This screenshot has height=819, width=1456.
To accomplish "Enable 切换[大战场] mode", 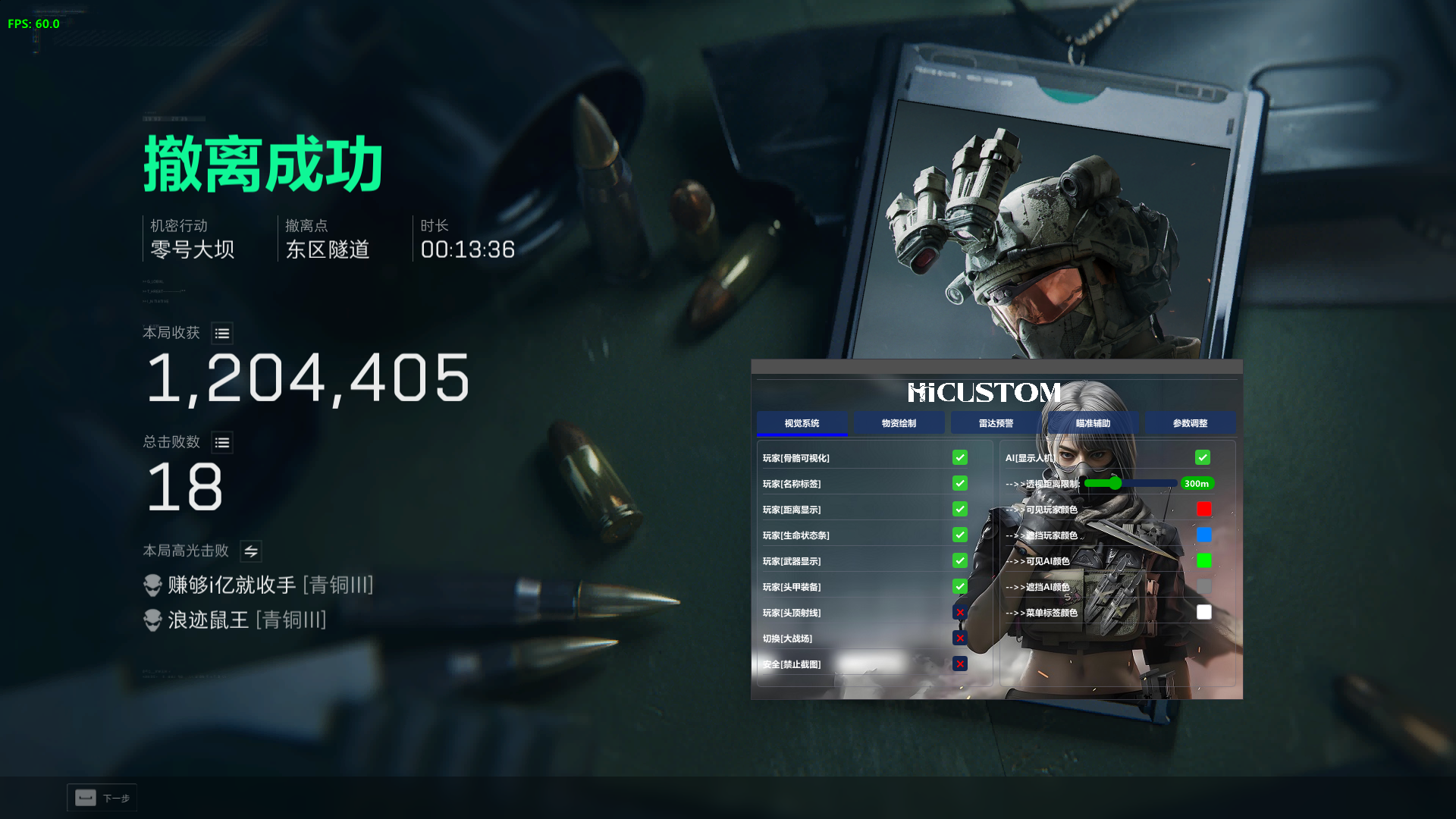I will tap(960, 638).
